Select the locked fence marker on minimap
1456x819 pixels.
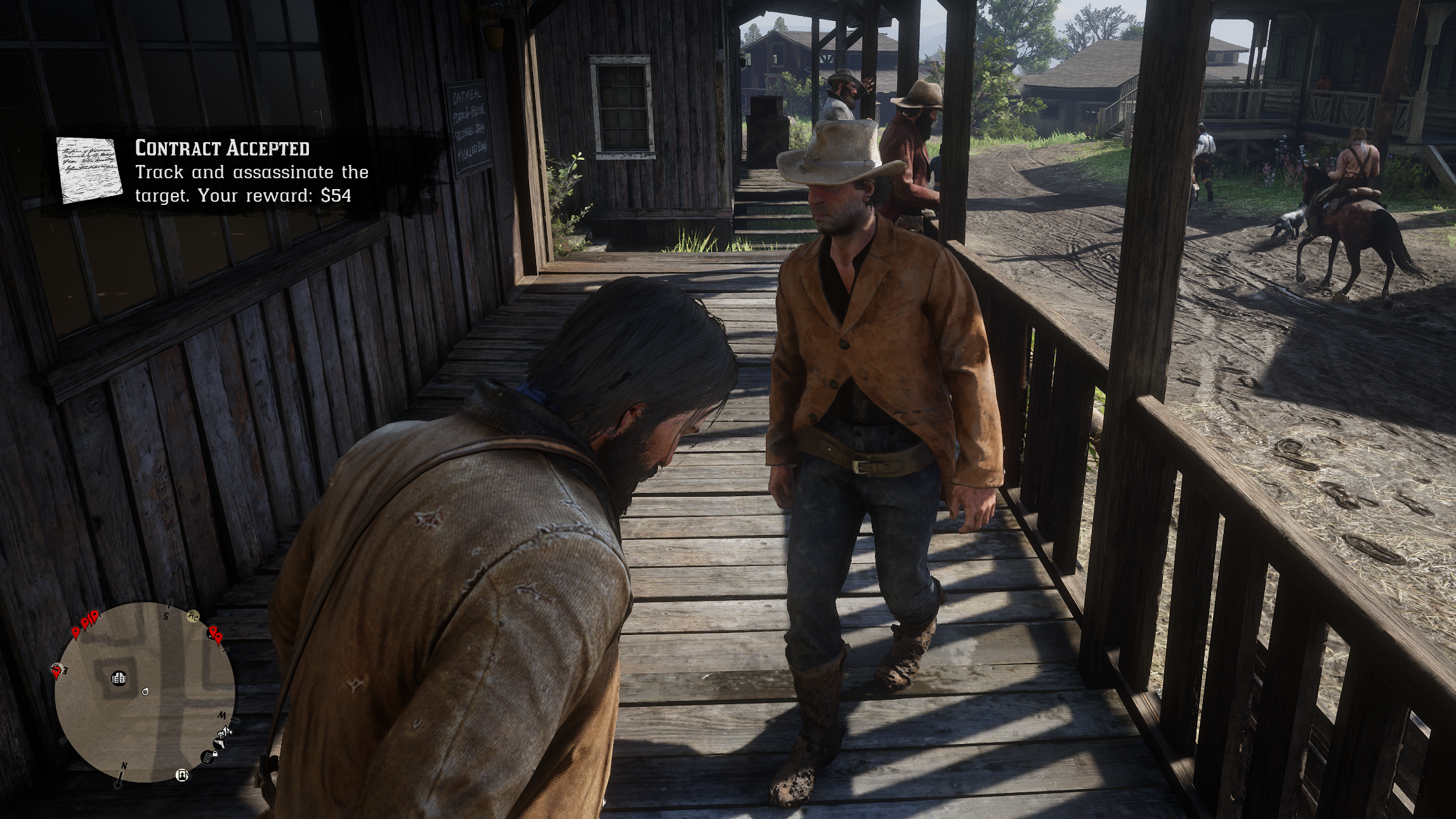pyautogui.click(x=208, y=757)
